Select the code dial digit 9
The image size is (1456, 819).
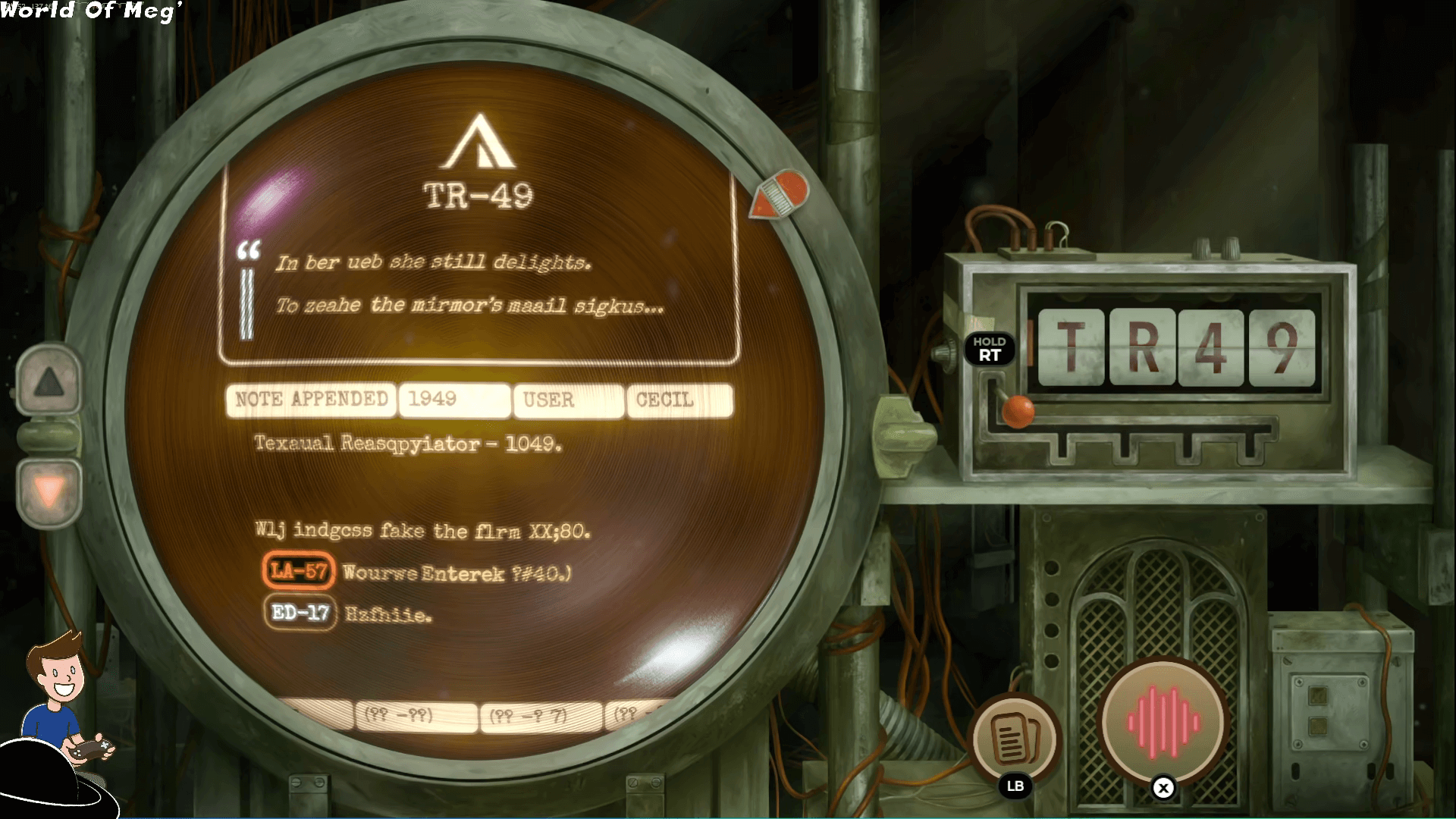[1282, 347]
